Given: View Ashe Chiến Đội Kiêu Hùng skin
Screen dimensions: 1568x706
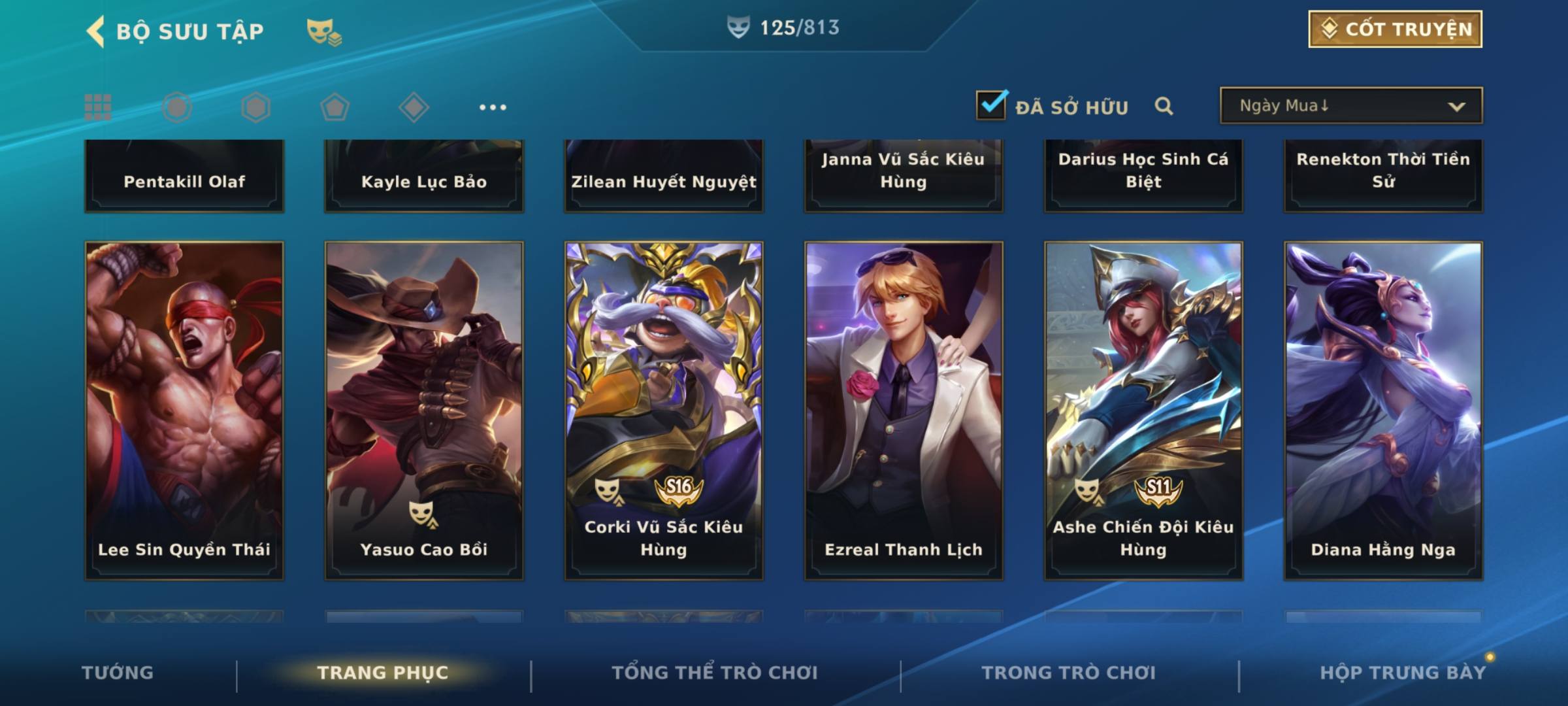Looking at the screenshot, I should click(1143, 411).
